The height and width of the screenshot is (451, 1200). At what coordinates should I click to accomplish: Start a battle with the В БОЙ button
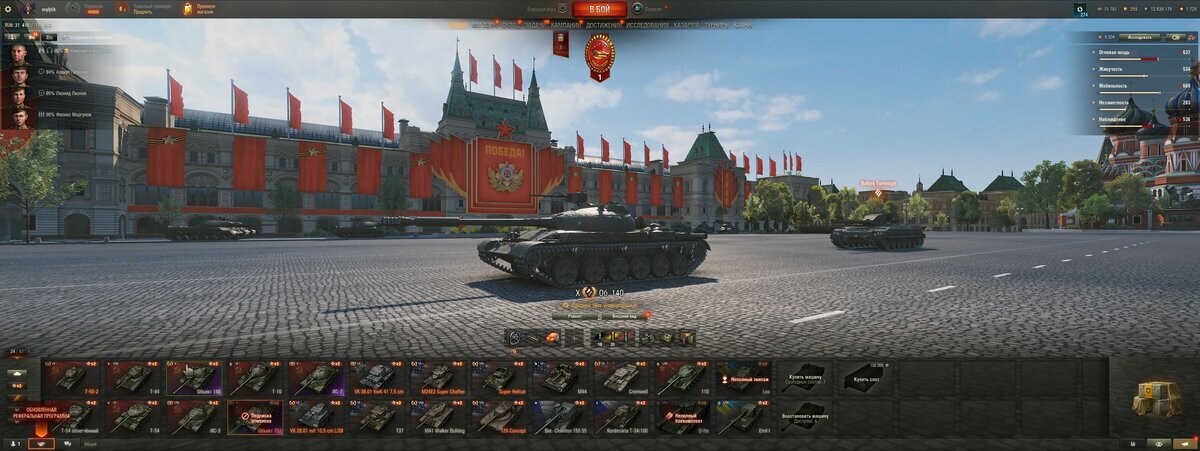pyautogui.click(x=600, y=9)
